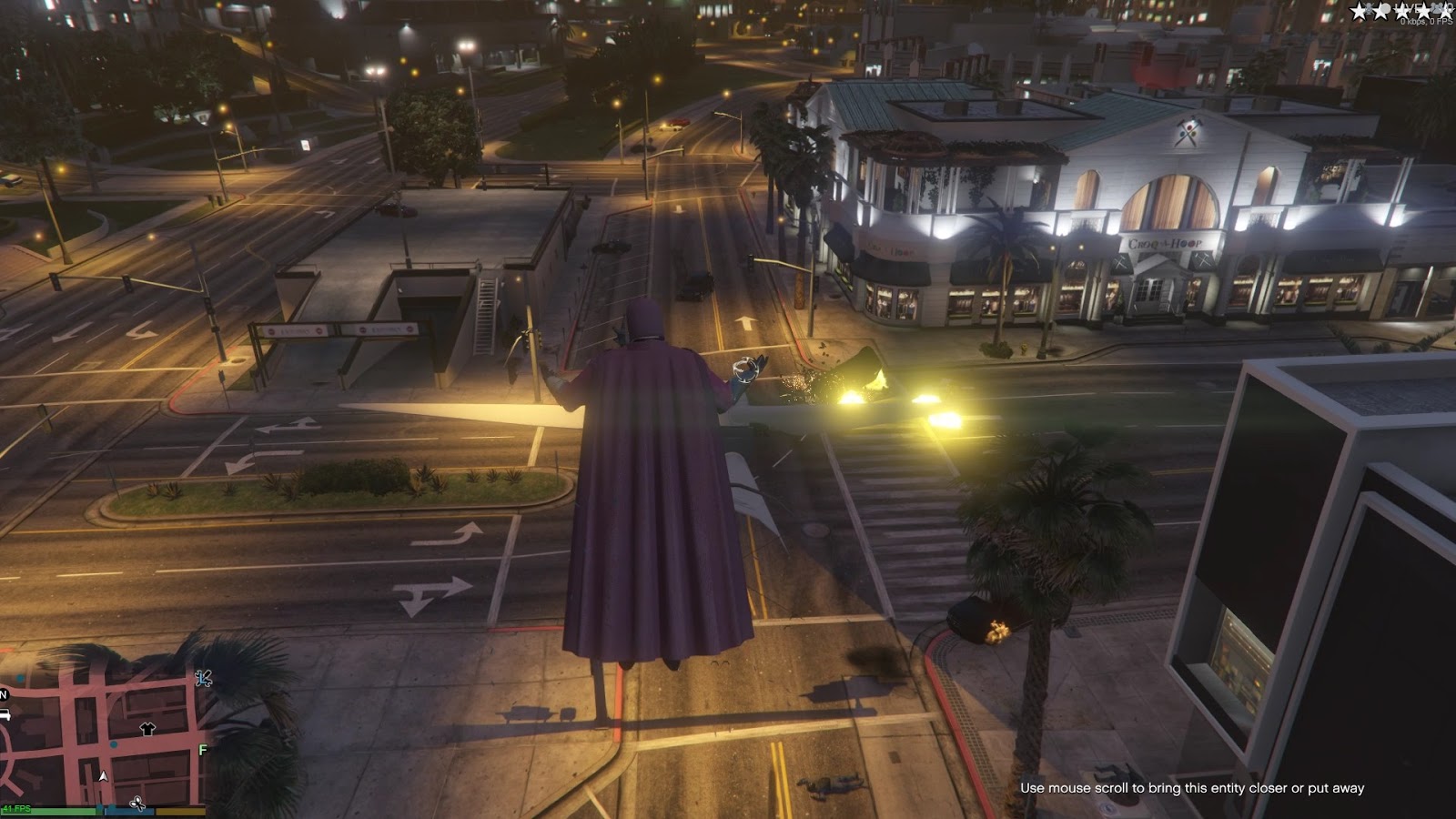Click the blue stamina bar segment
The image size is (1456, 819).
(x=129, y=812)
